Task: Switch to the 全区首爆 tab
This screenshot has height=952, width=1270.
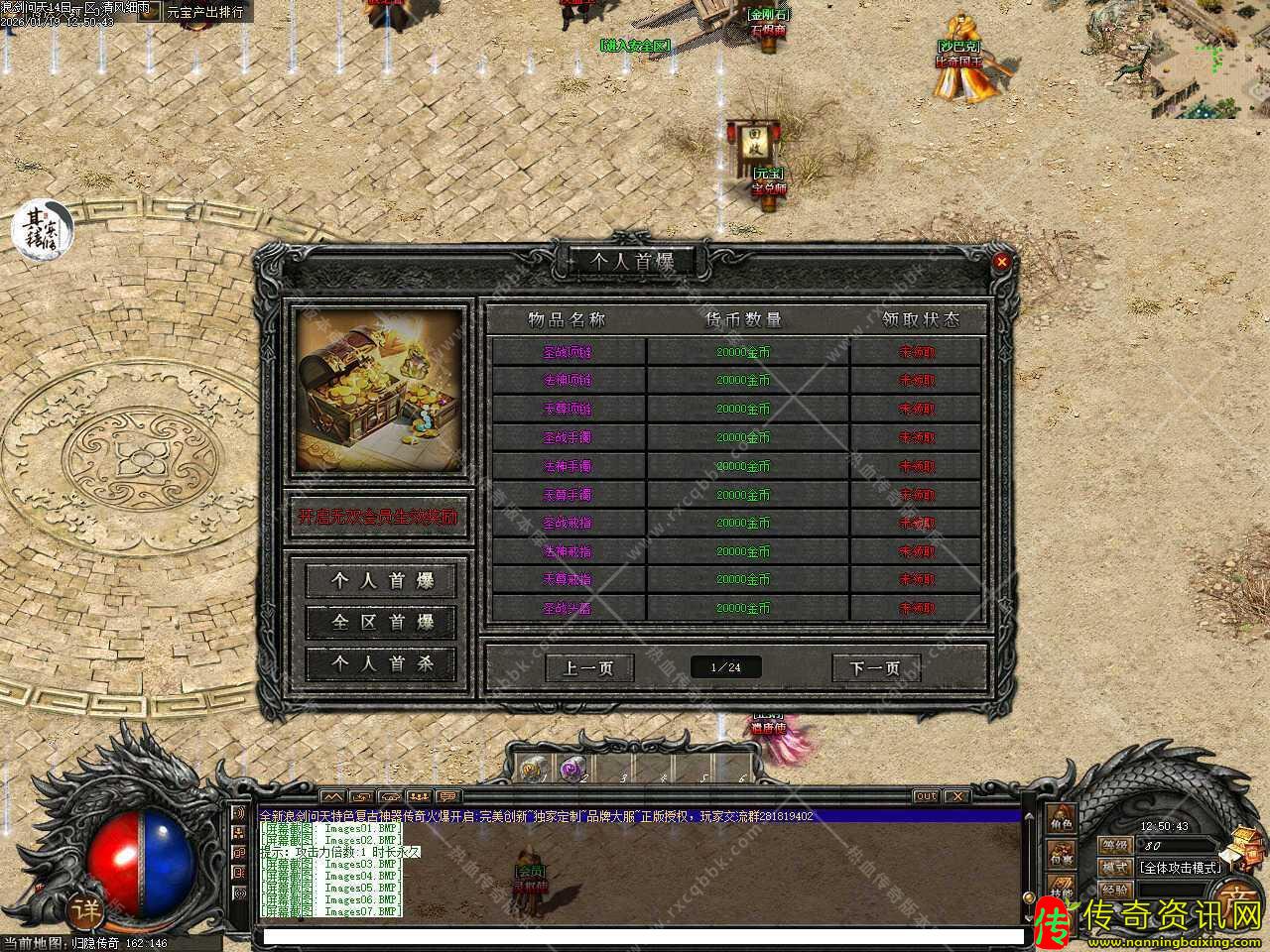Action: click(382, 622)
